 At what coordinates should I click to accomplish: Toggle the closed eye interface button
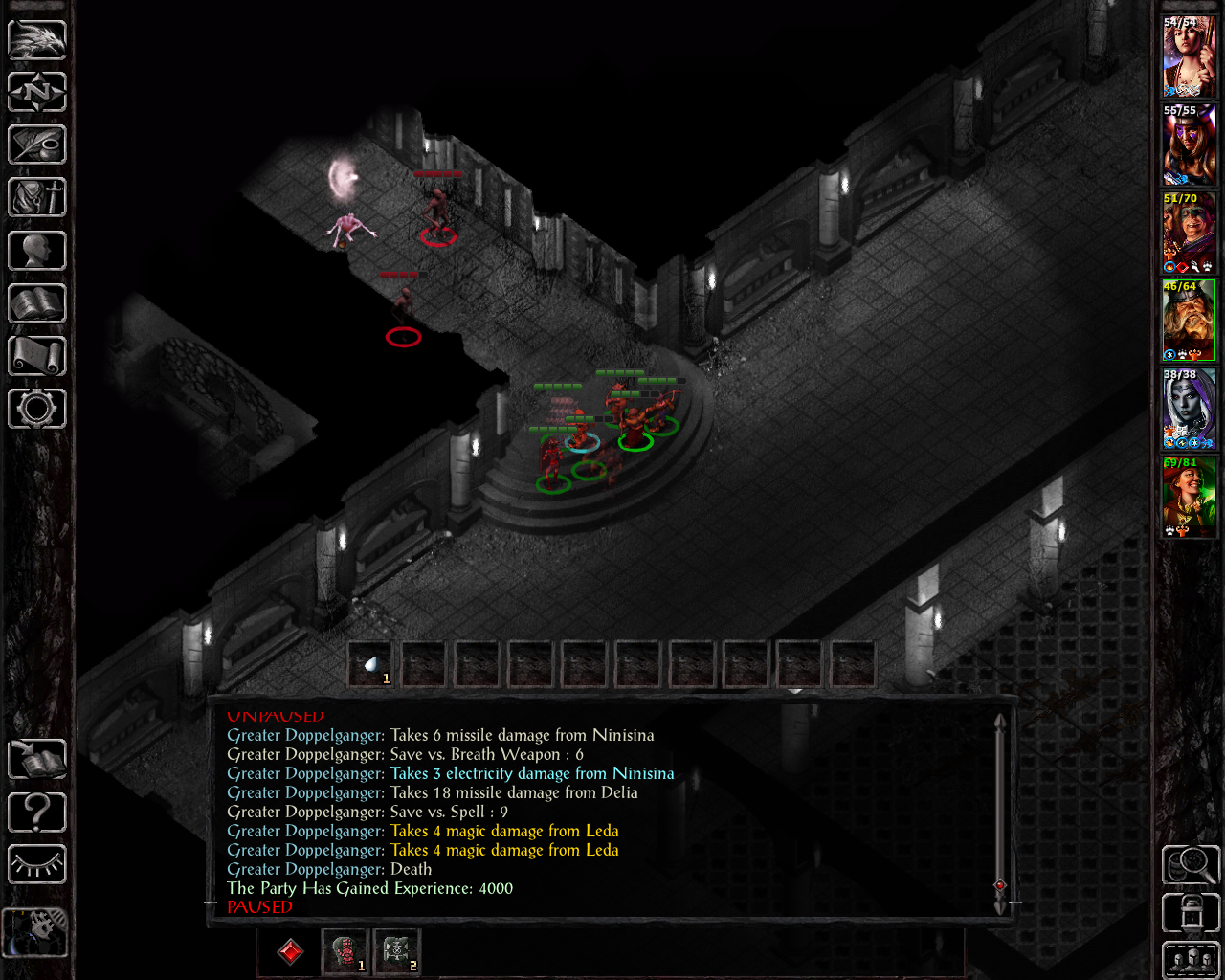coord(37,865)
